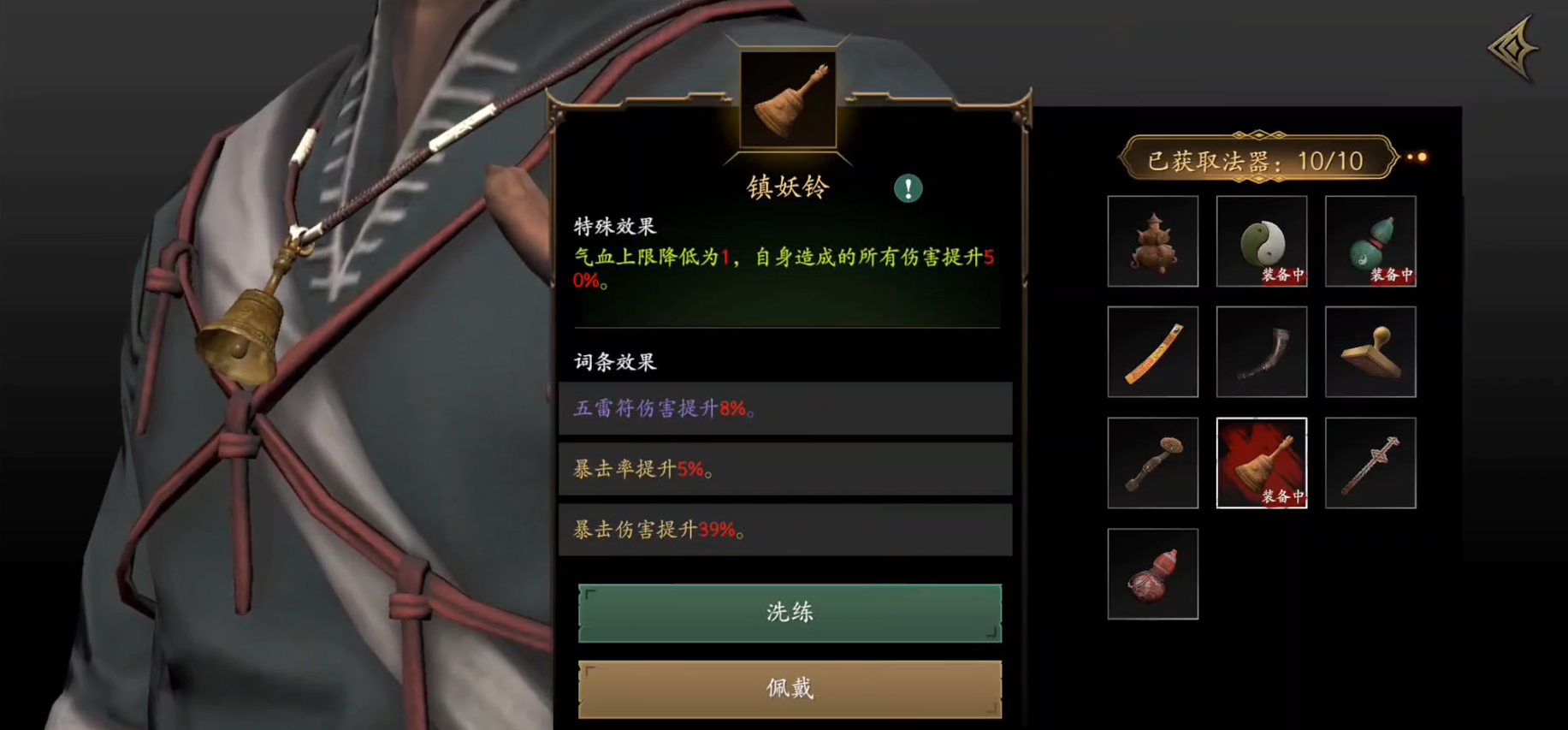Select the golden seal stamp artifact
Image resolution: width=1568 pixels, height=730 pixels.
tap(1370, 352)
